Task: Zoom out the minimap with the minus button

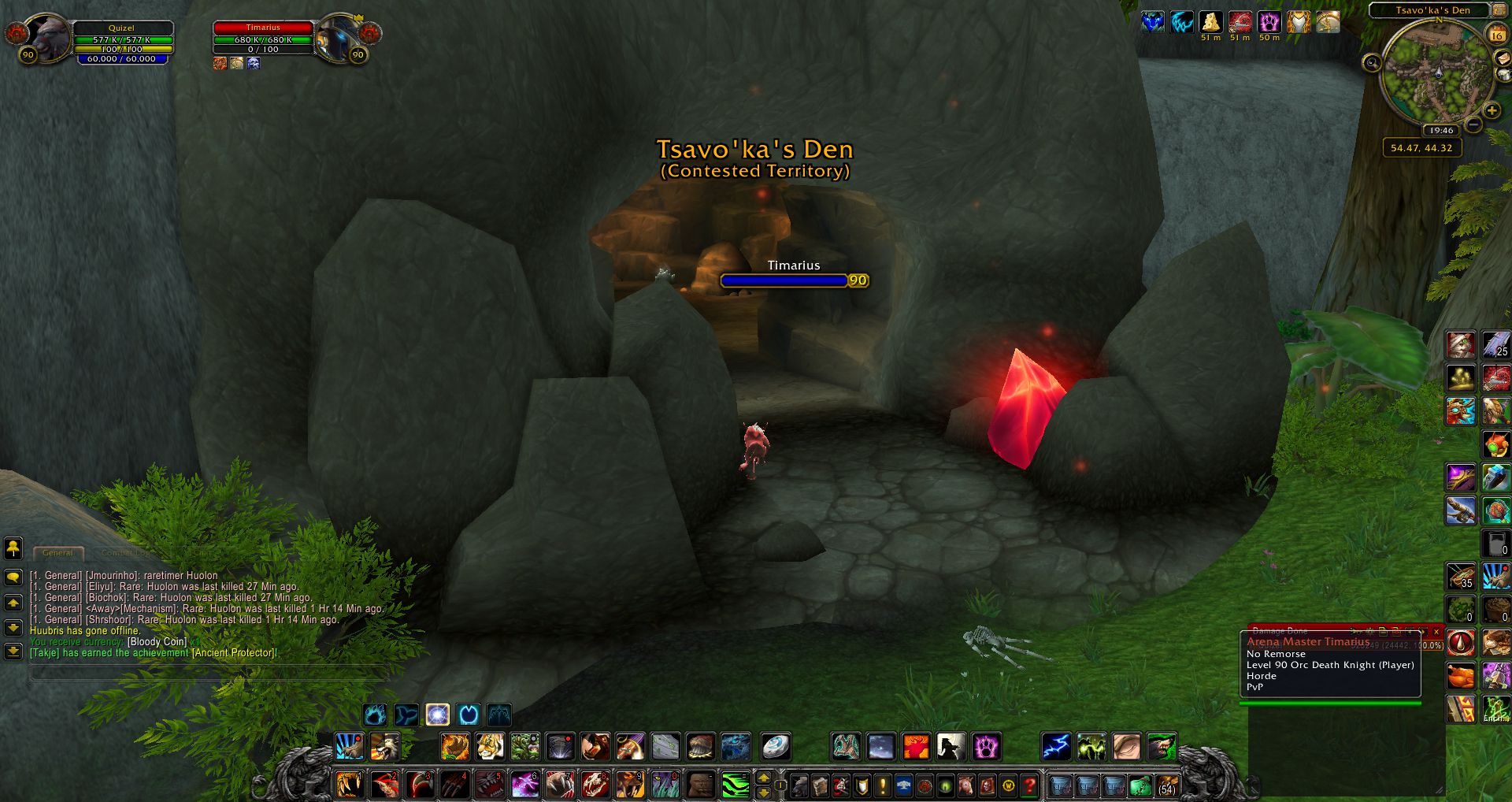Action: pyautogui.click(x=1474, y=124)
